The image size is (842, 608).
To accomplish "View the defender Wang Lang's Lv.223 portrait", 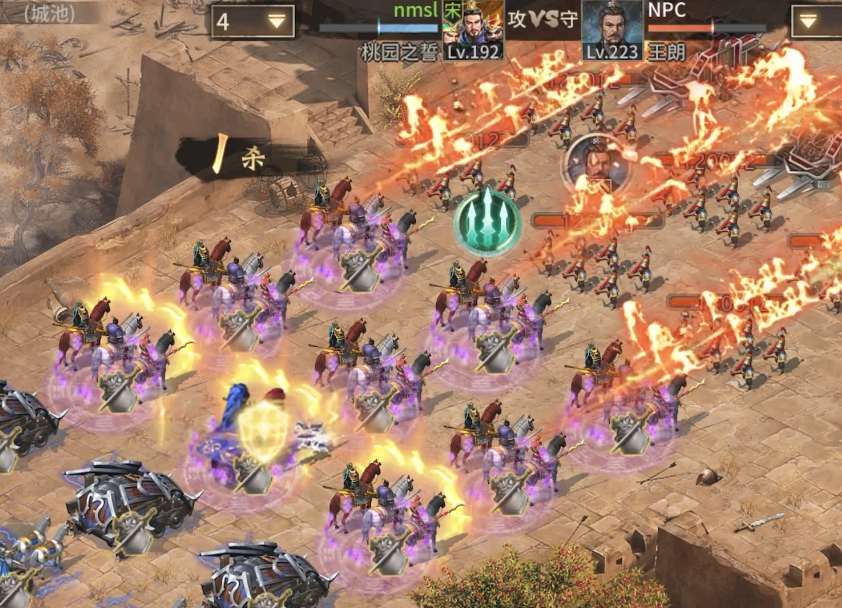I will (x=612, y=23).
